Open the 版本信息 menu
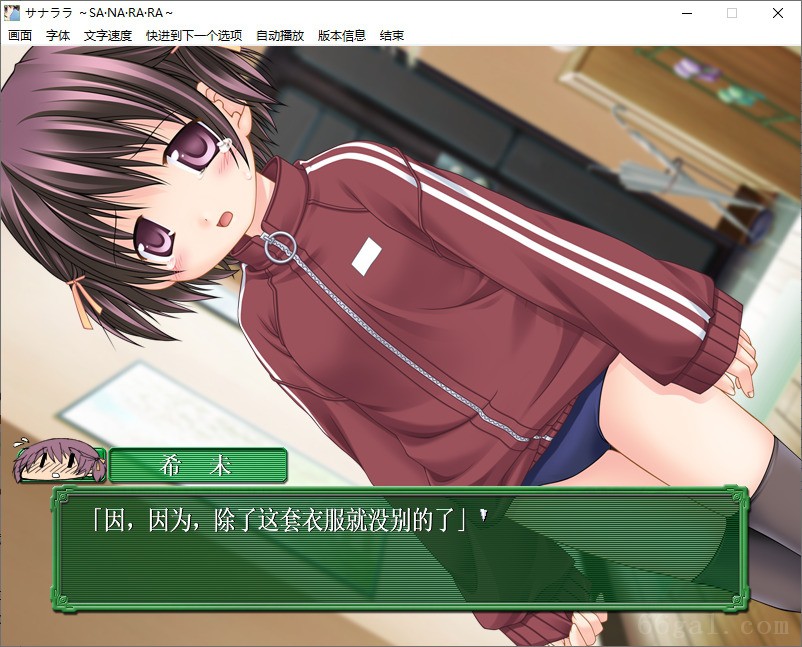Screen dimensions: 802x647 [x=342, y=35]
